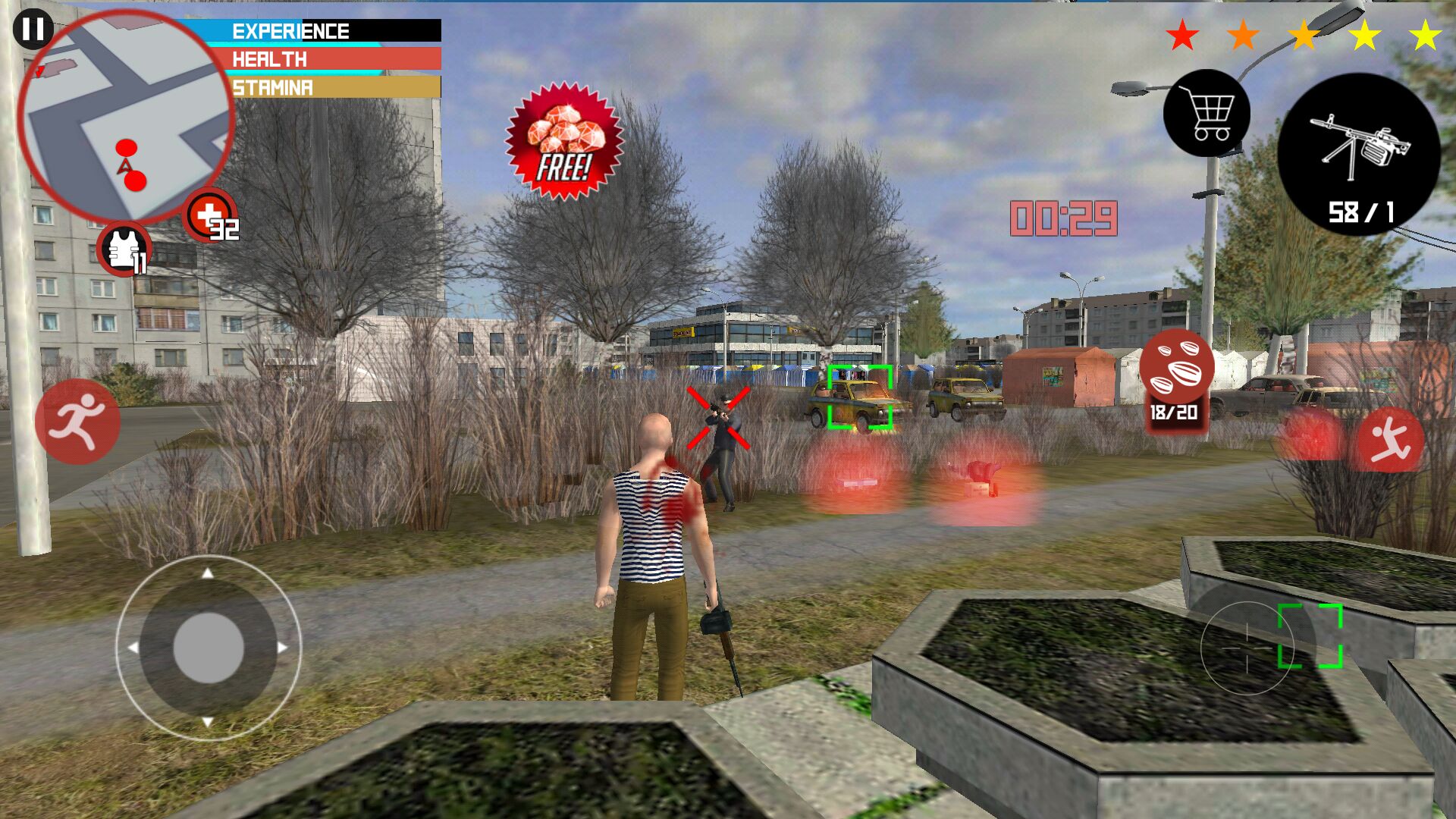Tap the body armor vest icon
This screenshot has width=1456, height=819.
click(x=124, y=249)
